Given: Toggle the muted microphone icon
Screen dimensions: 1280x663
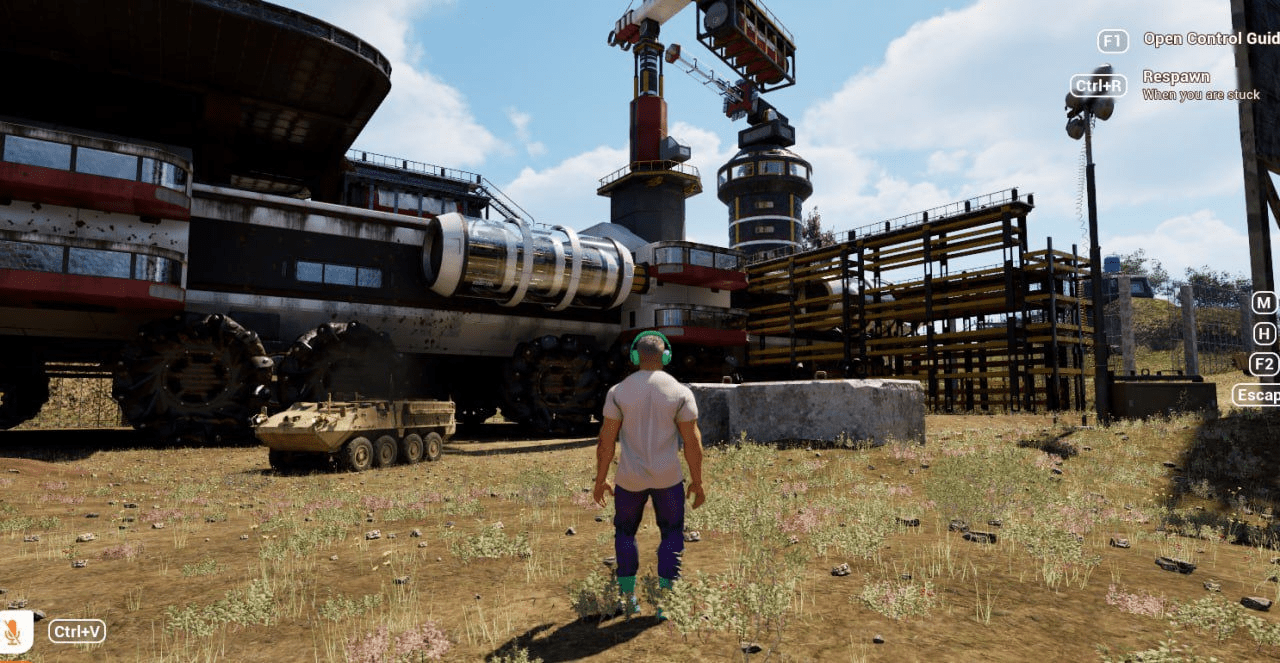Looking at the screenshot, I should point(14,631).
